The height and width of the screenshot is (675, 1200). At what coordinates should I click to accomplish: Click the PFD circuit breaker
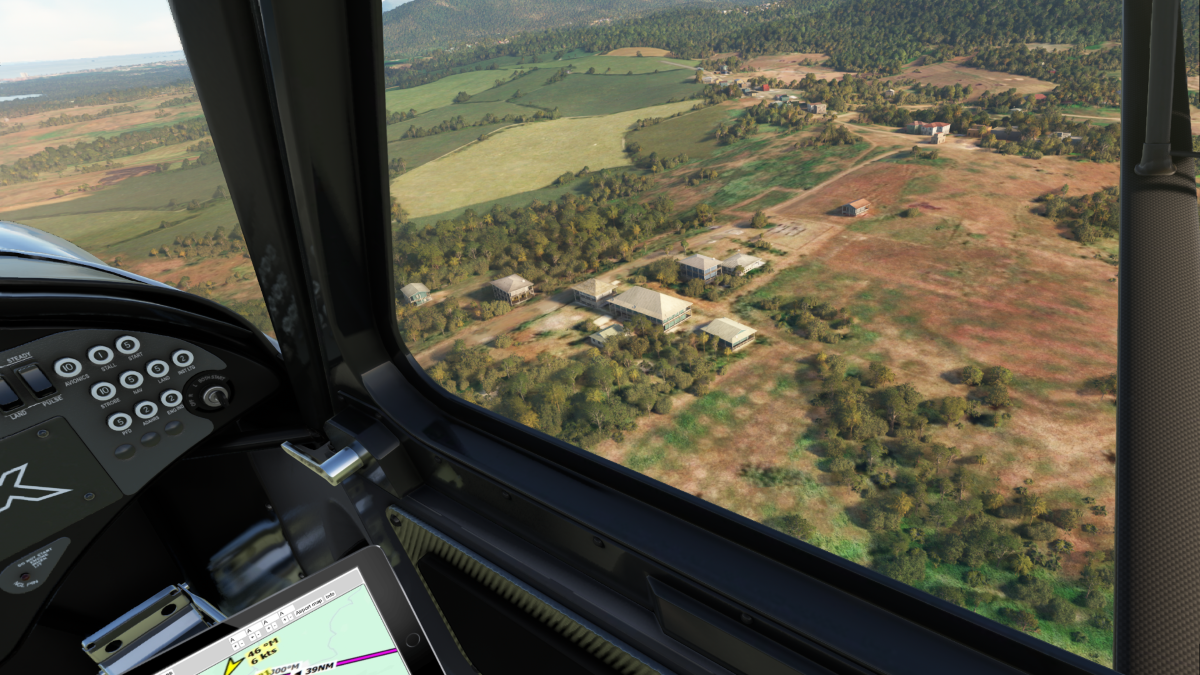pyautogui.click(x=119, y=422)
